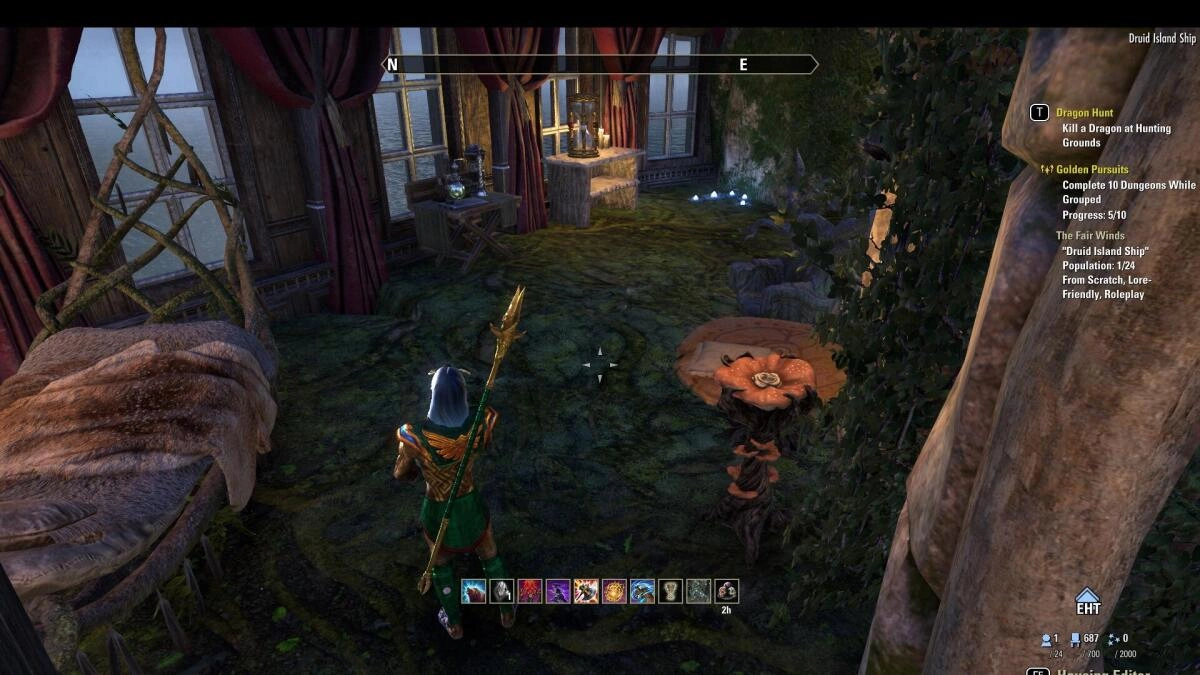Trigger the glowing axe strike ability
The image size is (1200, 675).
tap(586, 591)
